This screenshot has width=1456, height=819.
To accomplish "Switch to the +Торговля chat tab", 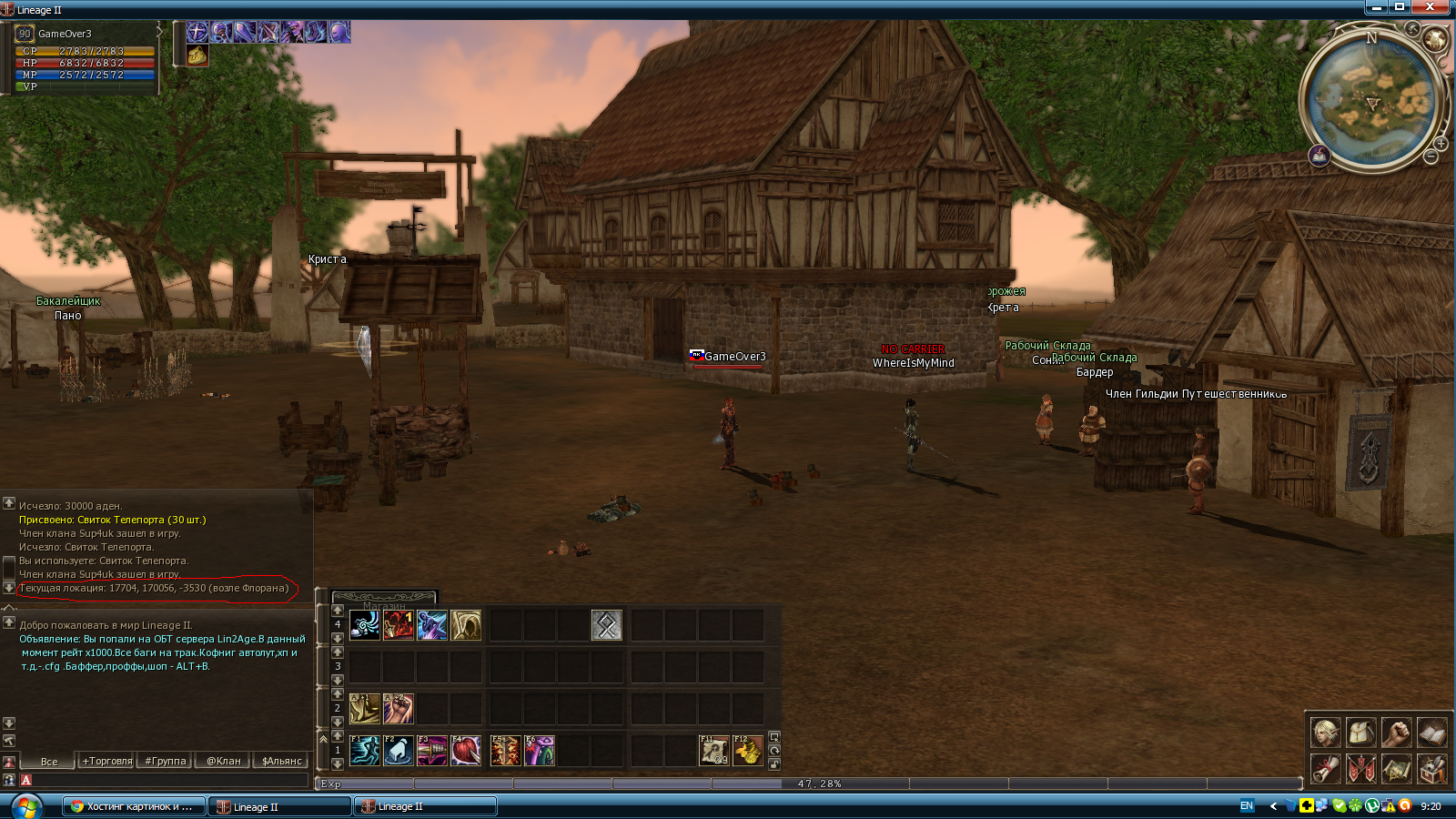I will [107, 761].
